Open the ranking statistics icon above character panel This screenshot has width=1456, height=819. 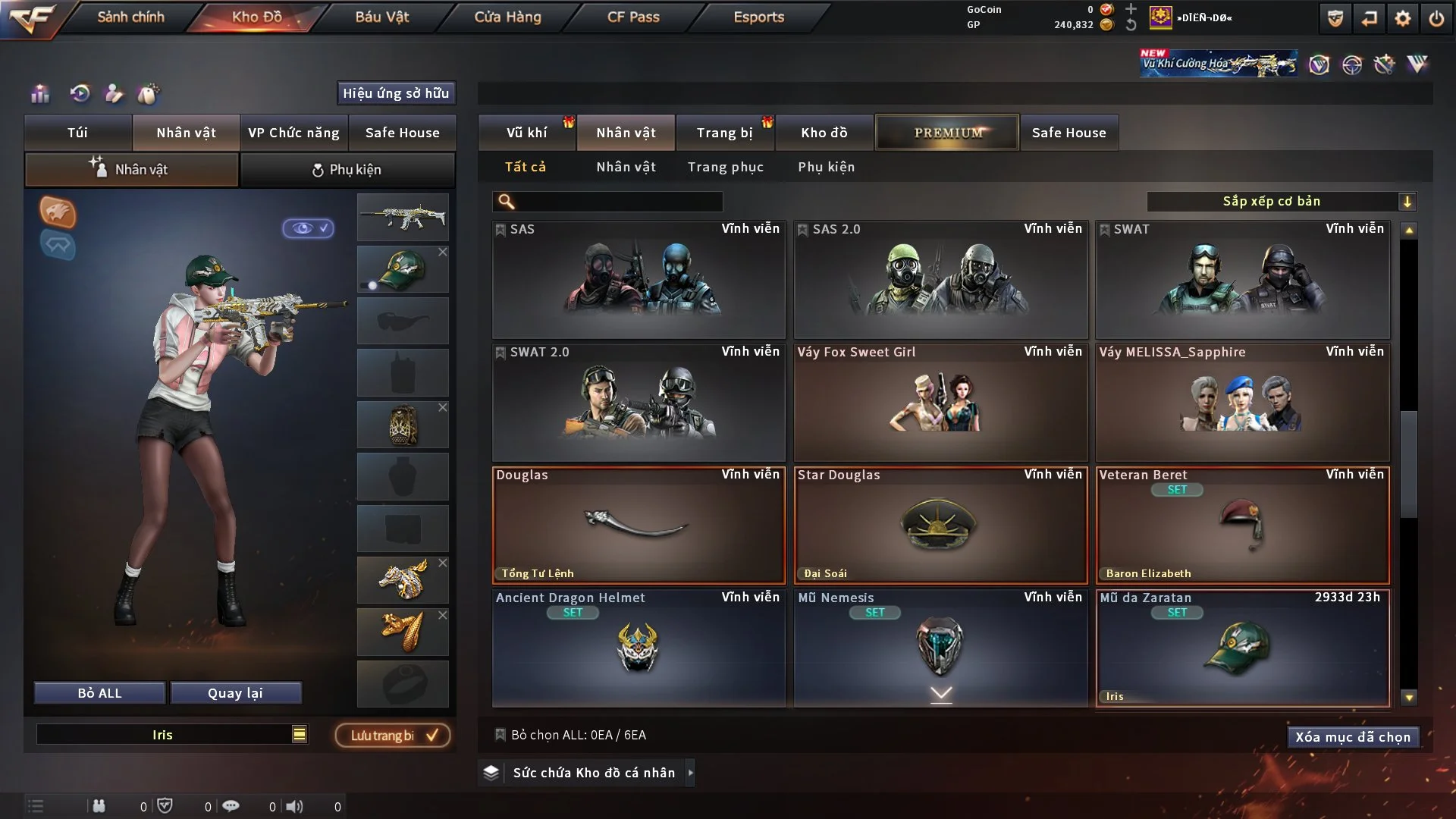click(39, 94)
